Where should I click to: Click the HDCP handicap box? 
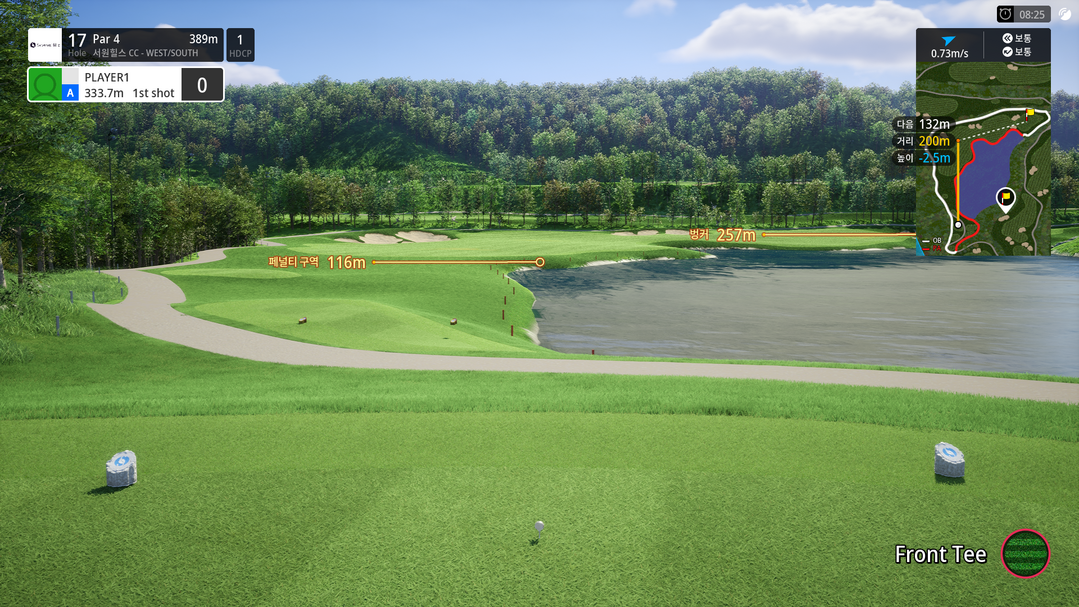click(x=240, y=45)
